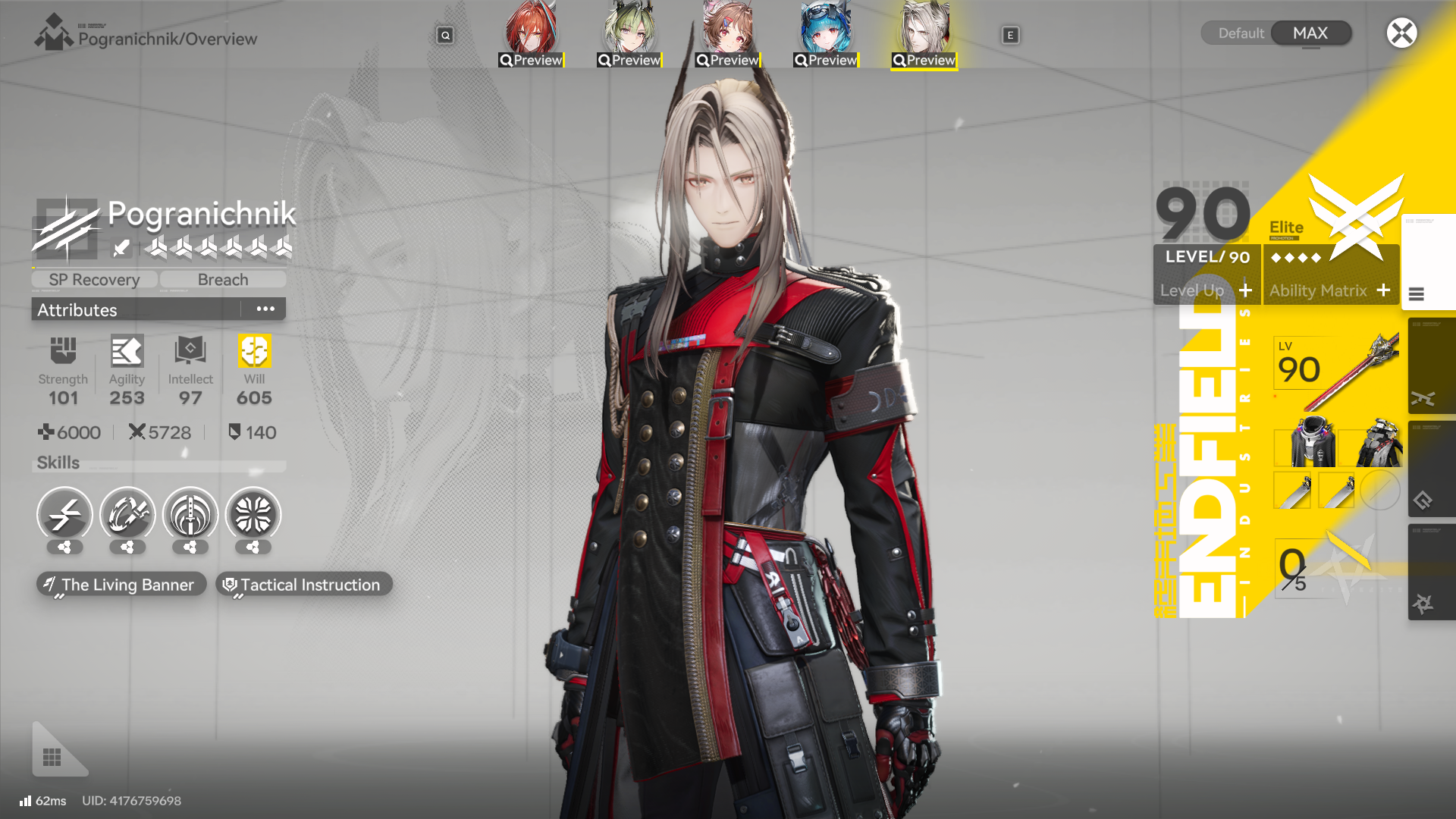The image size is (1456, 819).
Task: Click the Will attribute icon
Action: (x=253, y=350)
